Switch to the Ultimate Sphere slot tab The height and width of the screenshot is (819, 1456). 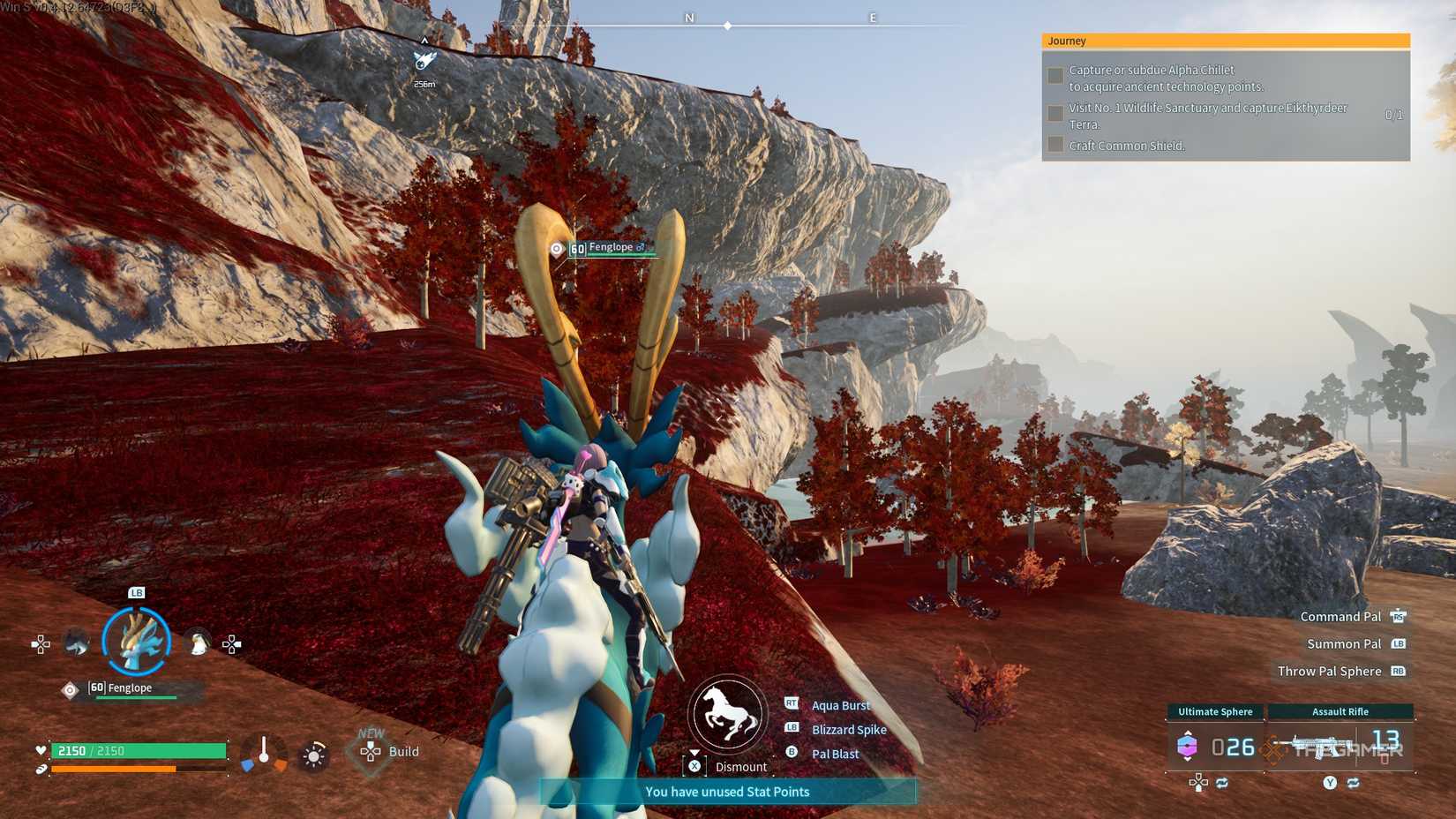1214,711
